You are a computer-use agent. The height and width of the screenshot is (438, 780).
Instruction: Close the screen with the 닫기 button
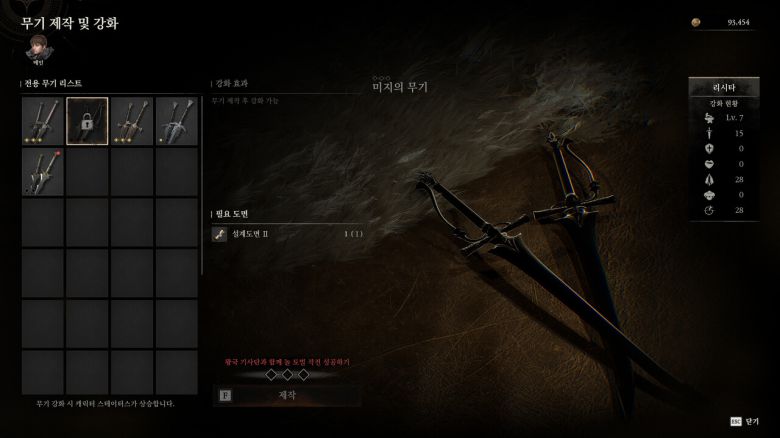tap(749, 422)
